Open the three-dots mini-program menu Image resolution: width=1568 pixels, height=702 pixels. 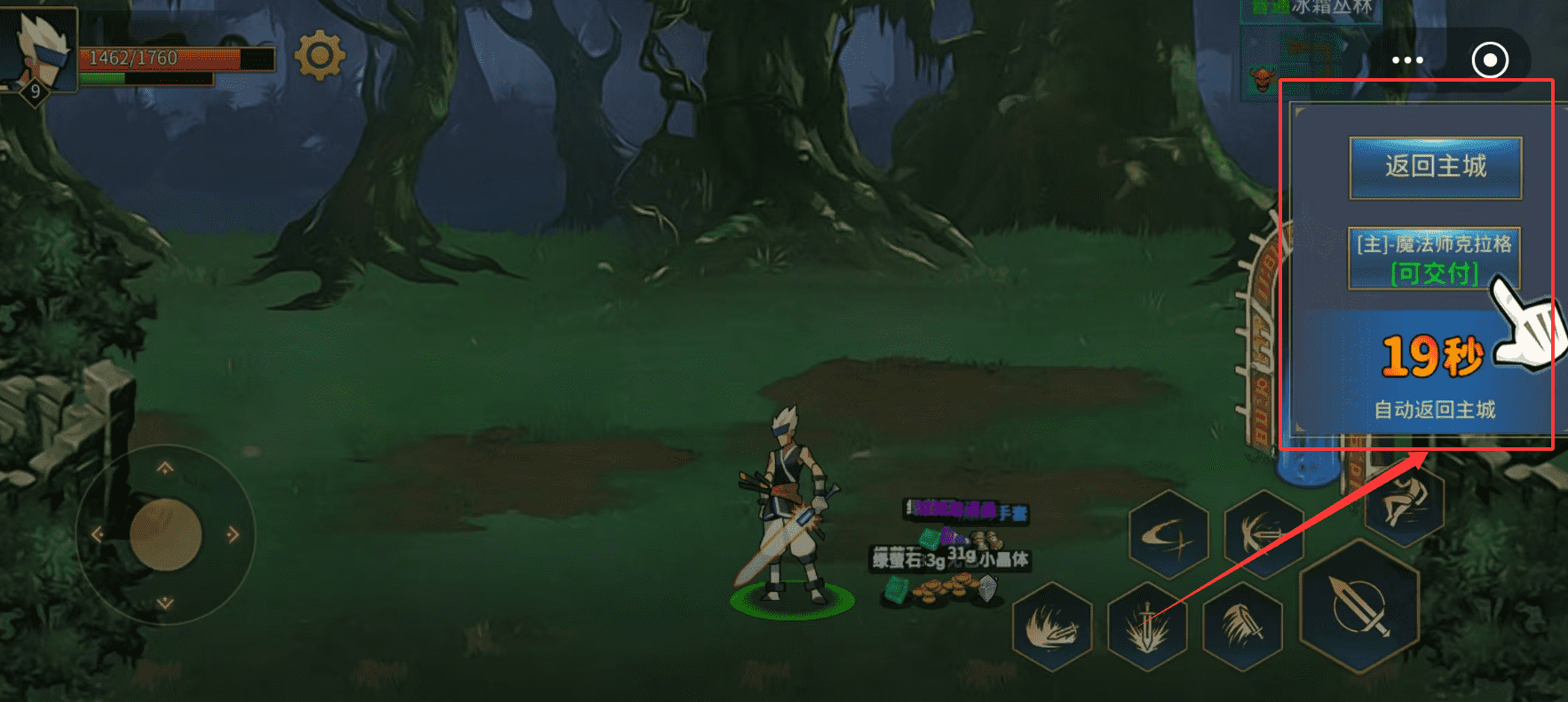pos(1407,60)
